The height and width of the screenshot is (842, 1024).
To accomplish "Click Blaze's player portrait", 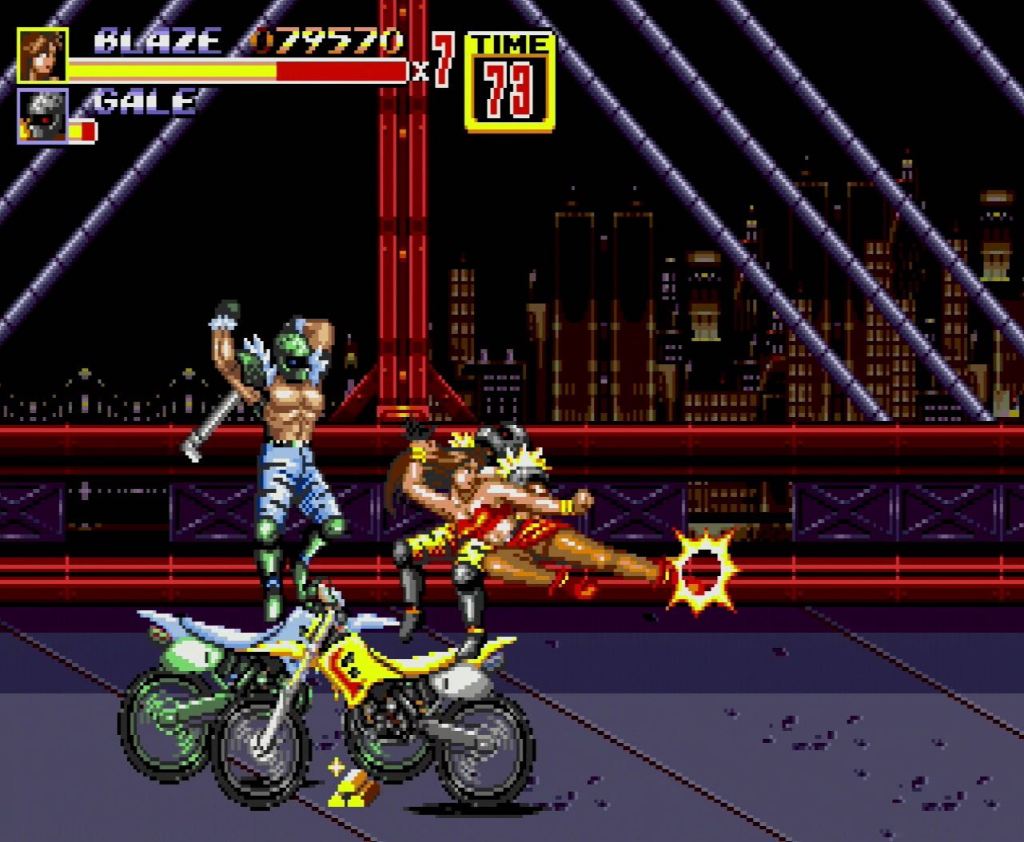I will [42, 55].
